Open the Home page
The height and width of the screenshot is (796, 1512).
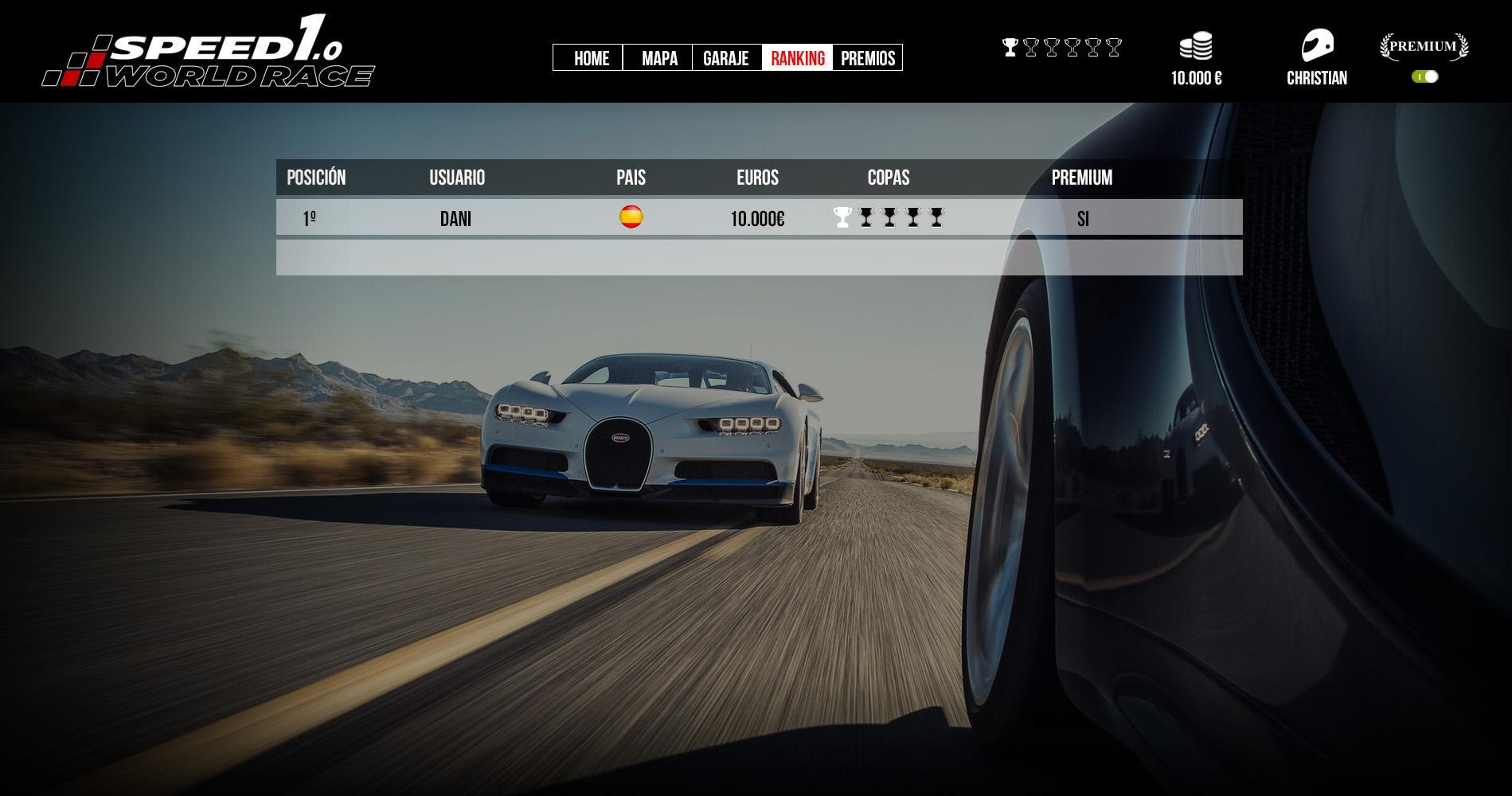pos(590,58)
